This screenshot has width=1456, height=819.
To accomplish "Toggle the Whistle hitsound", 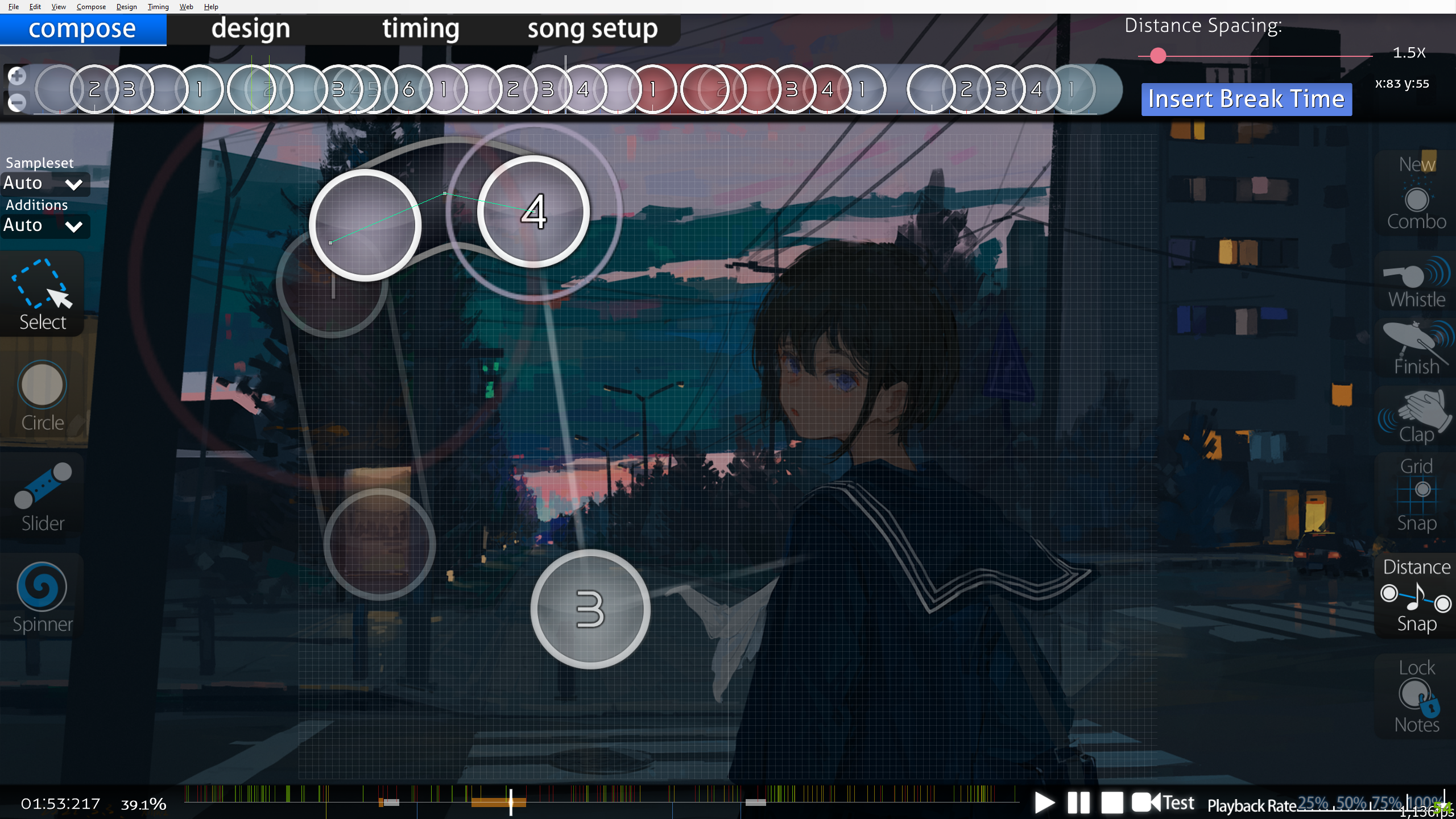I will (x=1416, y=283).
